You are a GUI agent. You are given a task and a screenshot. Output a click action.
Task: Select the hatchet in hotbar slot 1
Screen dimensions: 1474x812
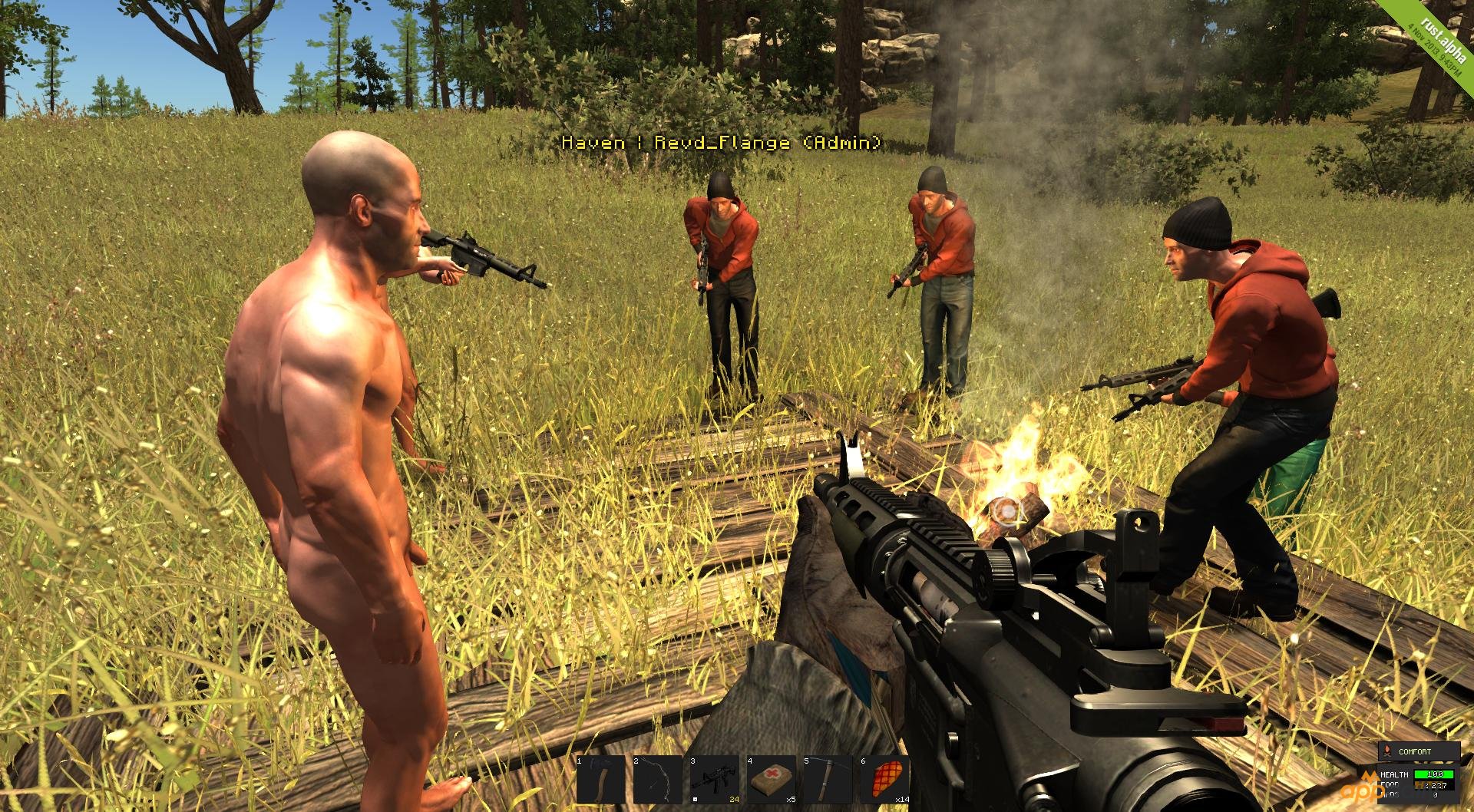pos(601,780)
